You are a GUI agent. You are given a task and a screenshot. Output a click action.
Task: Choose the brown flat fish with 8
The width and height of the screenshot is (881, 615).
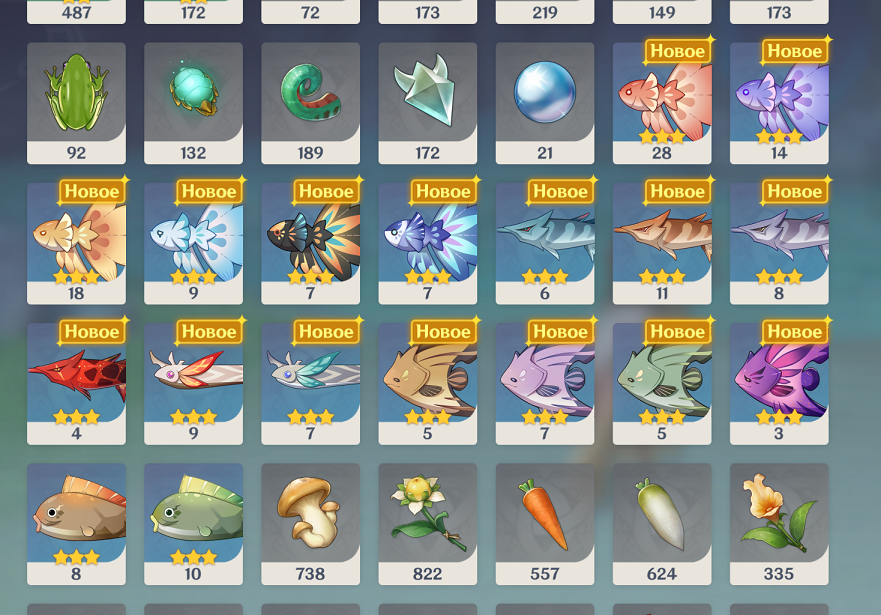[x=76, y=523]
